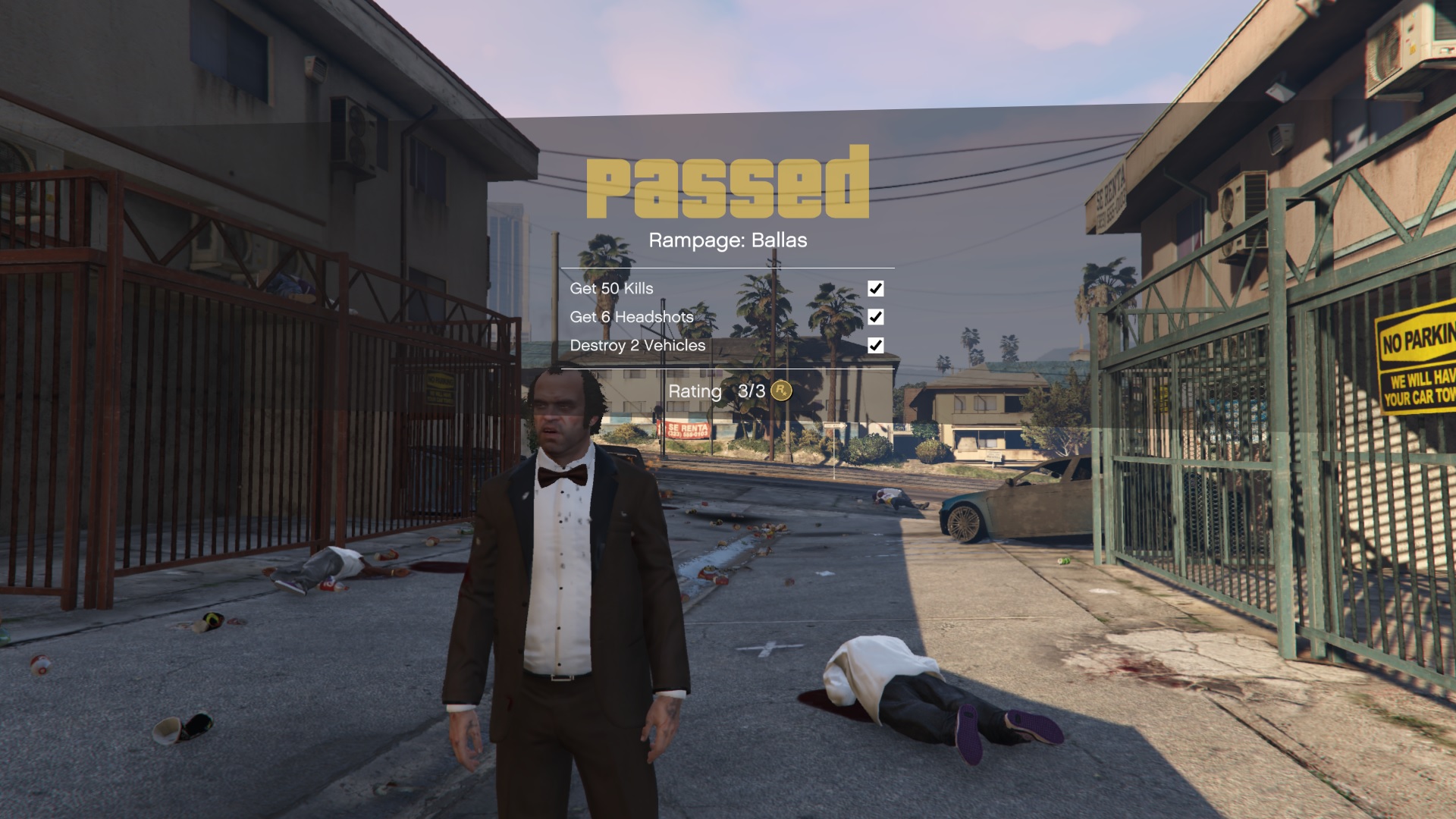Toggle the Get 6 Headshots checkbox

[877, 317]
